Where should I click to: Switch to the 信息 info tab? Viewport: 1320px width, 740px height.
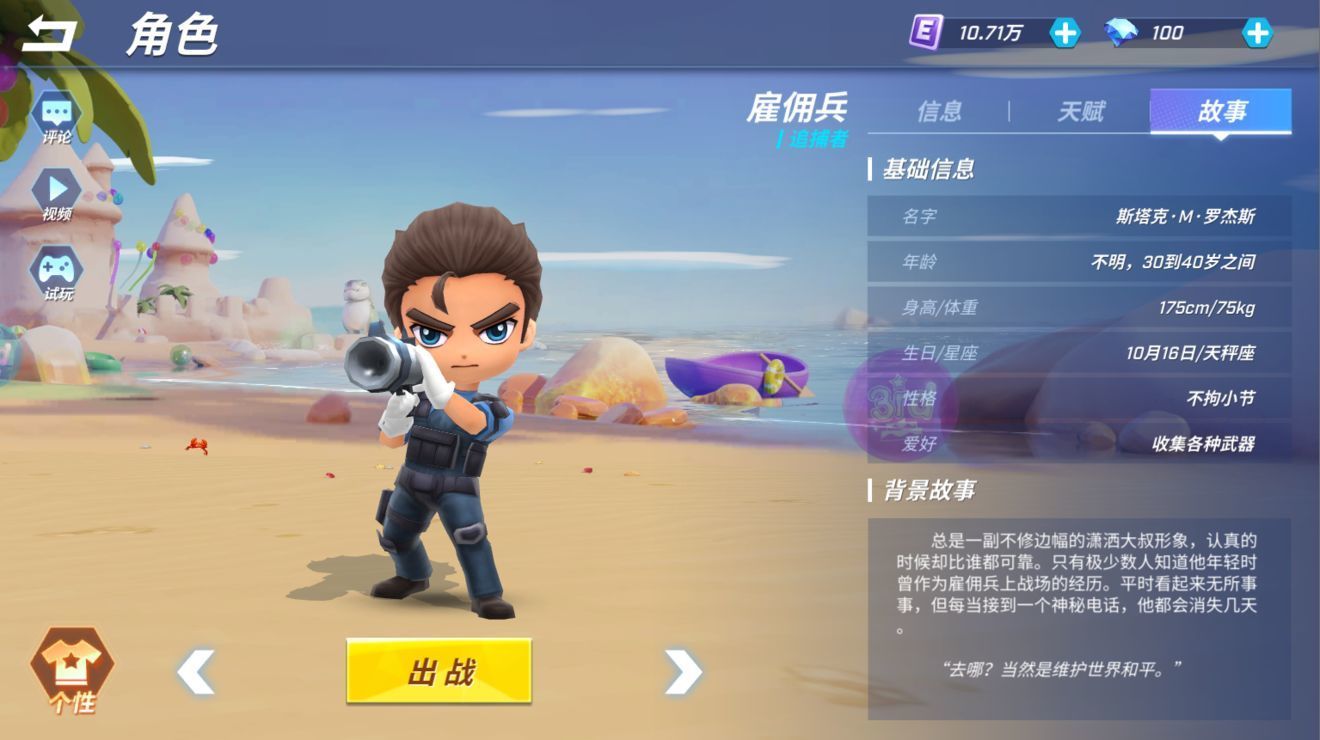(x=939, y=111)
